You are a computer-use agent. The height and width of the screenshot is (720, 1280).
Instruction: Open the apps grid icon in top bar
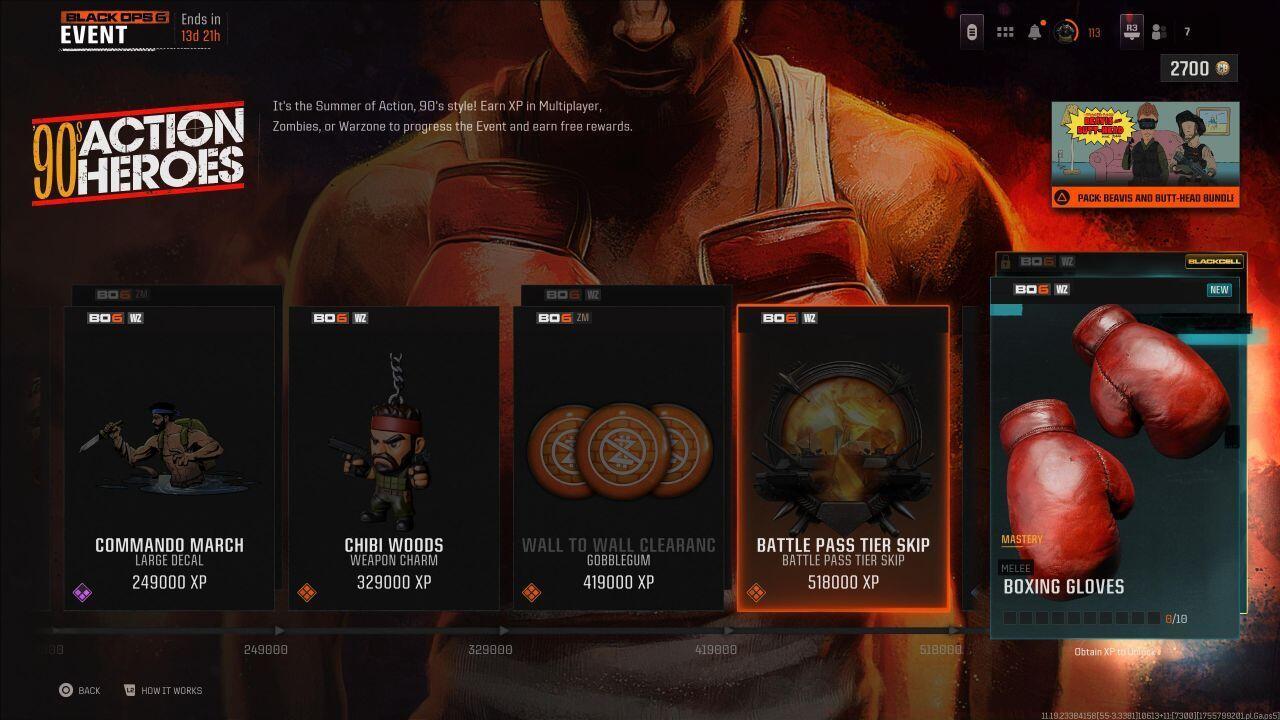tap(1005, 31)
